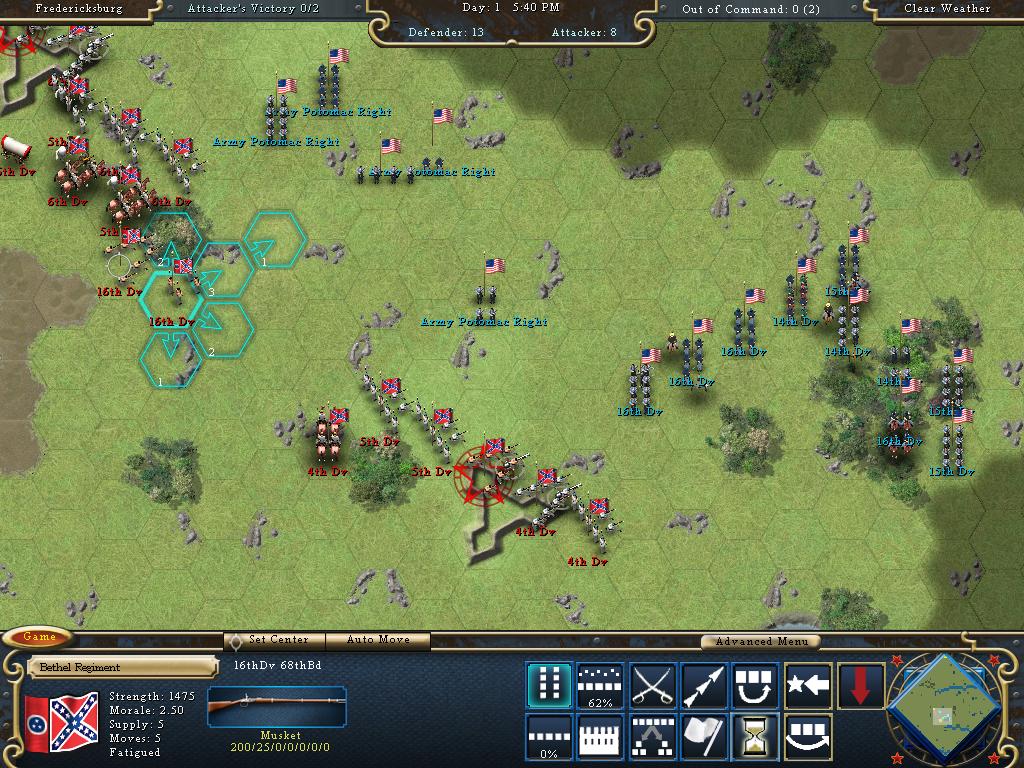Activate Auto Move
Screen dimensions: 1024x768
[x=380, y=640]
